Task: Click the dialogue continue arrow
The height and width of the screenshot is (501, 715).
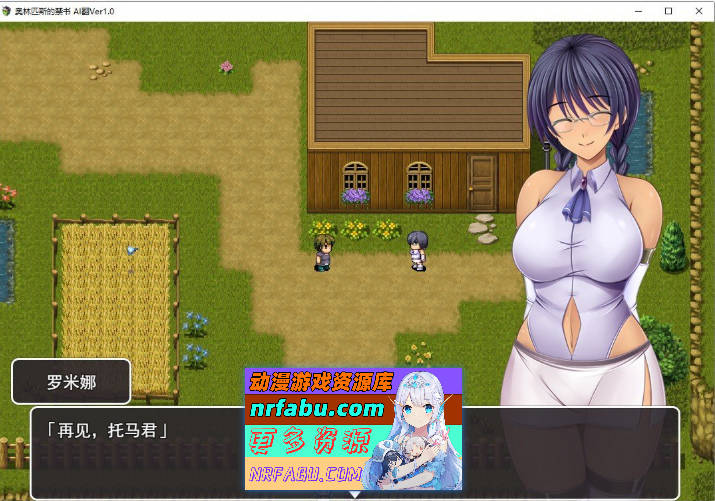Action: [354, 494]
